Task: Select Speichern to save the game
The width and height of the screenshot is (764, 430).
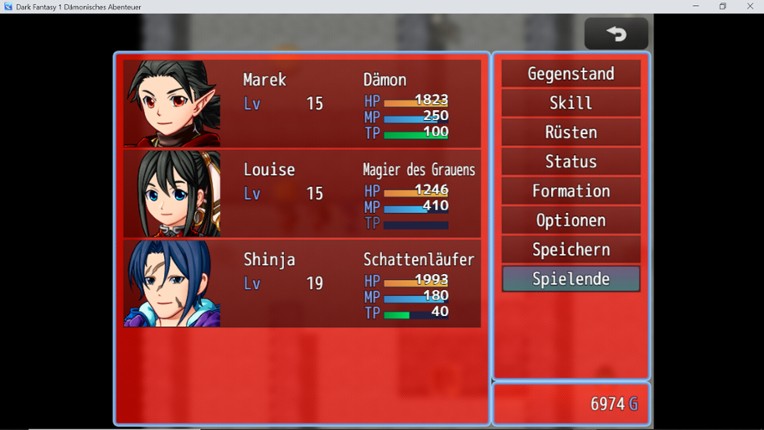Action: [571, 250]
